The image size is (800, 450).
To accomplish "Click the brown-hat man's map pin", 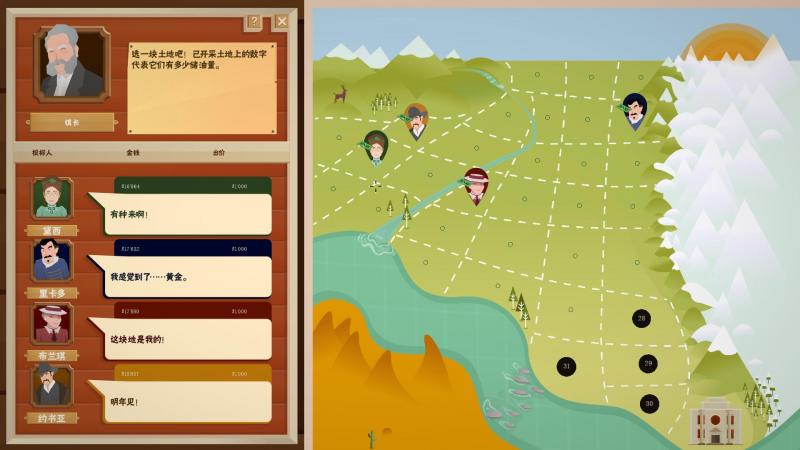I will point(417,120).
